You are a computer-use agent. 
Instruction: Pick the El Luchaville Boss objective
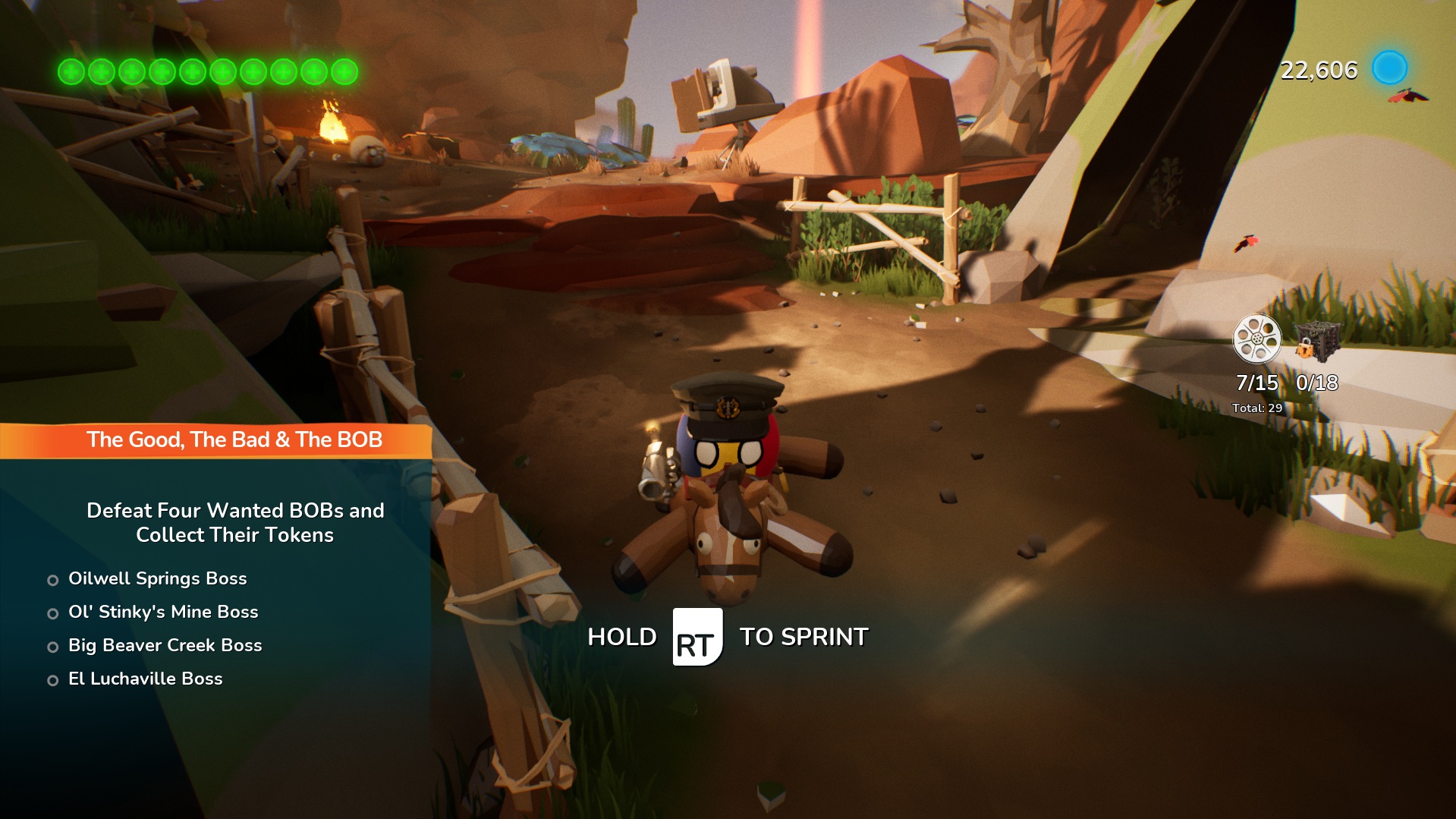tap(145, 679)
